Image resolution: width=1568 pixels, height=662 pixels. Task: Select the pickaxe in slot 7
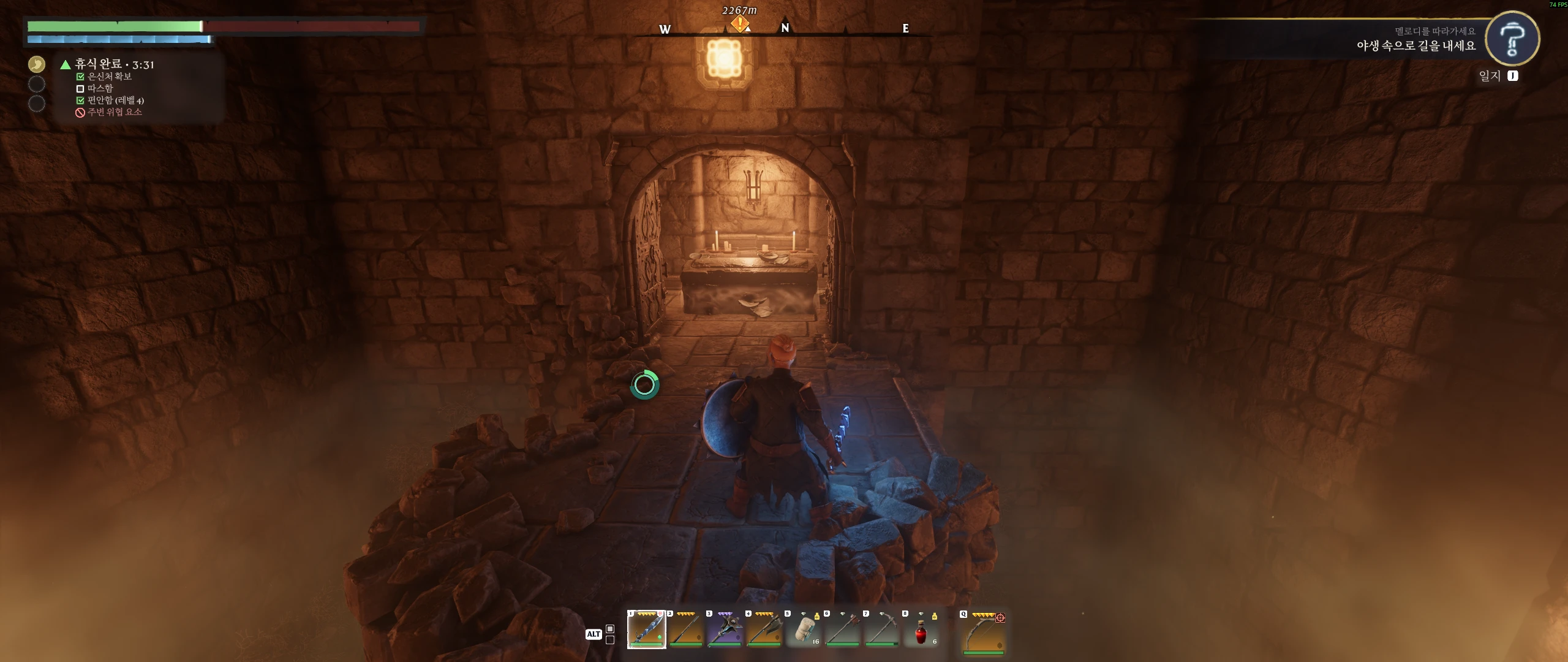tap(882, 630)
